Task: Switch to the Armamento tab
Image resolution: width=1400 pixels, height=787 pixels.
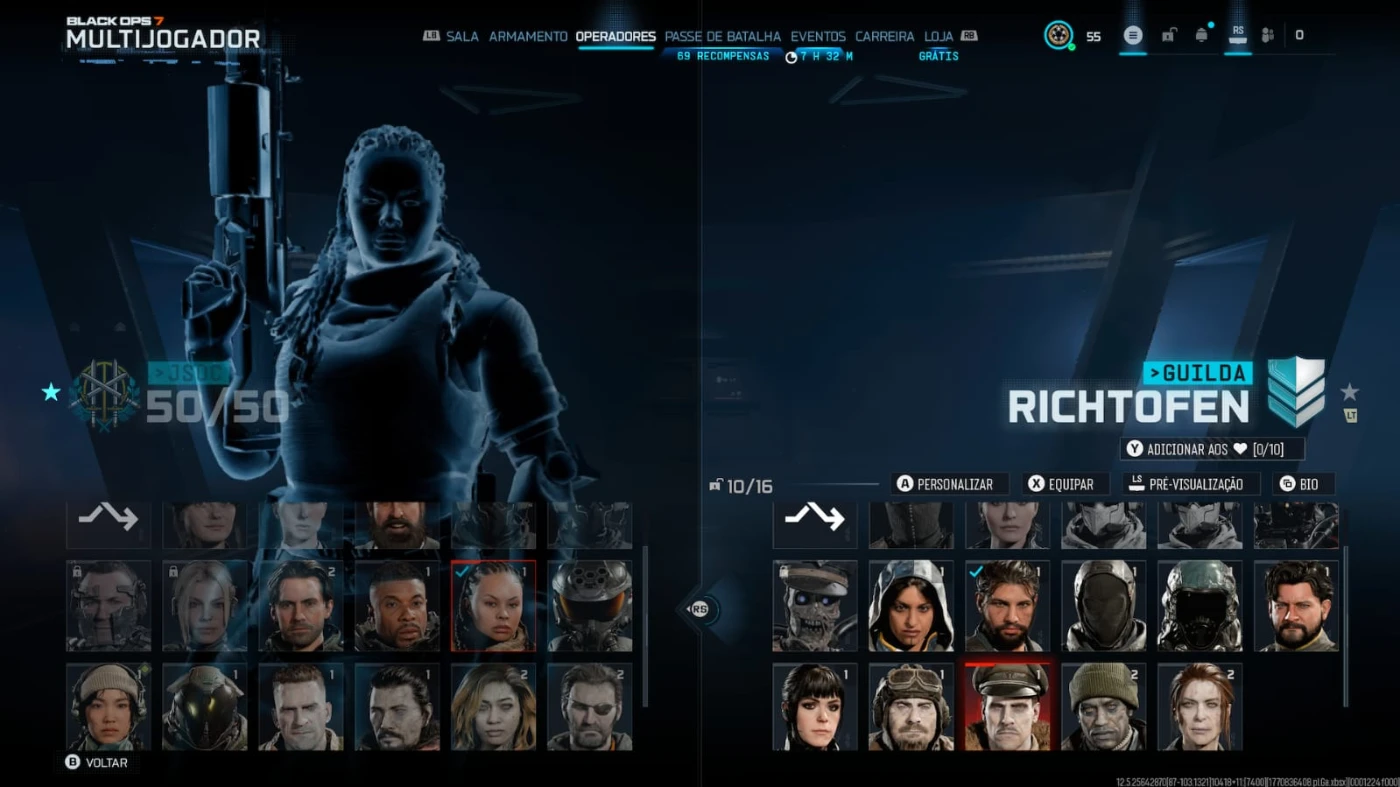Action: click(528, 36)
